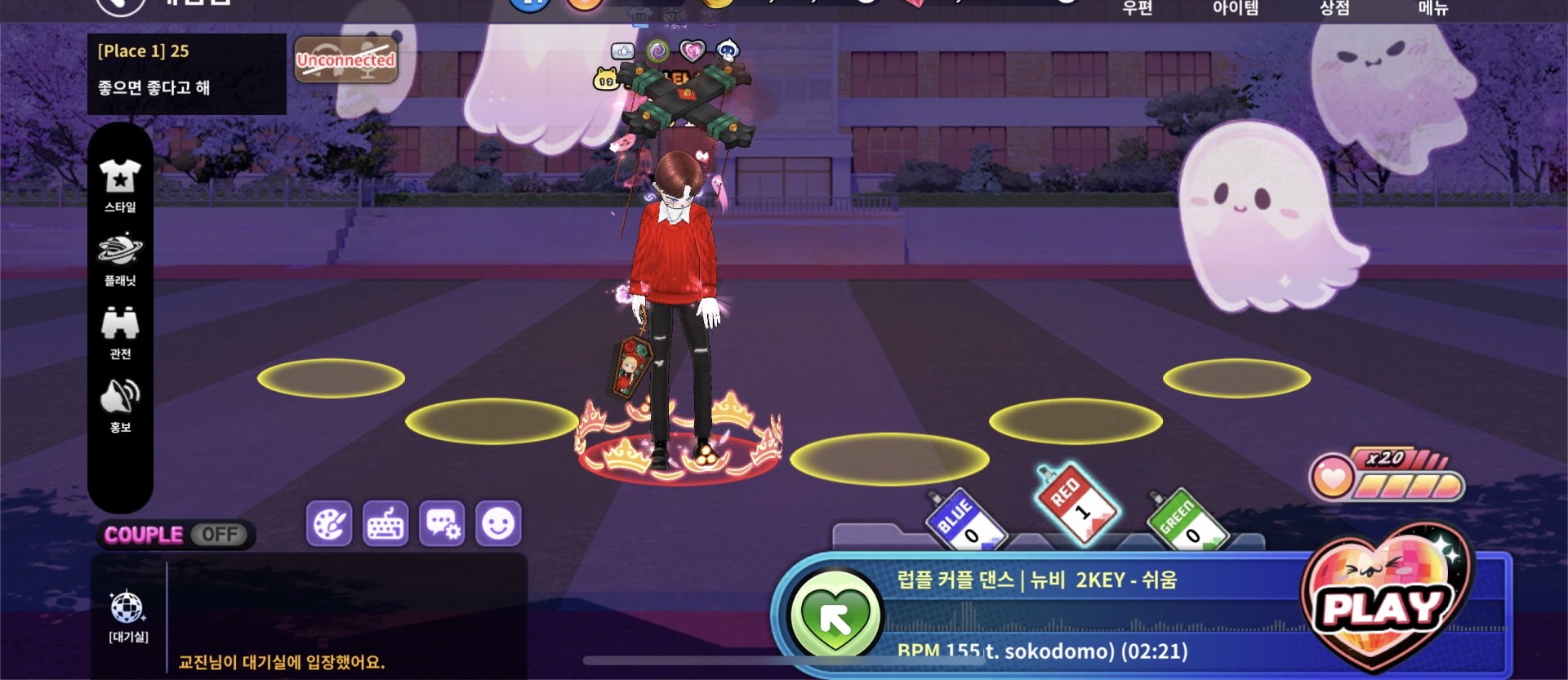
Task: Open the keyboard chat button
Action: pos(385,523)
